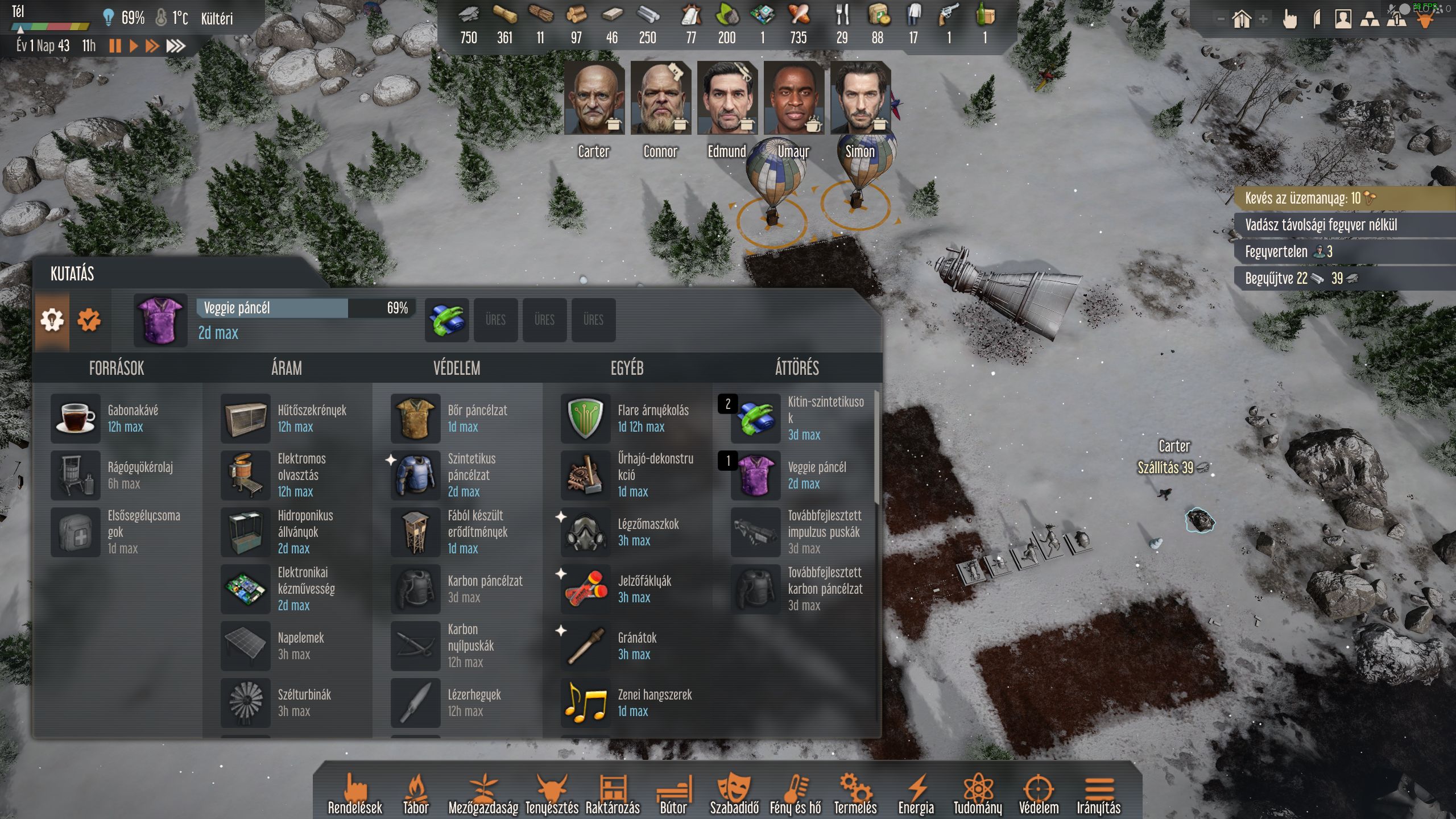Pause the game with the pause button

[x=115, y=46]
